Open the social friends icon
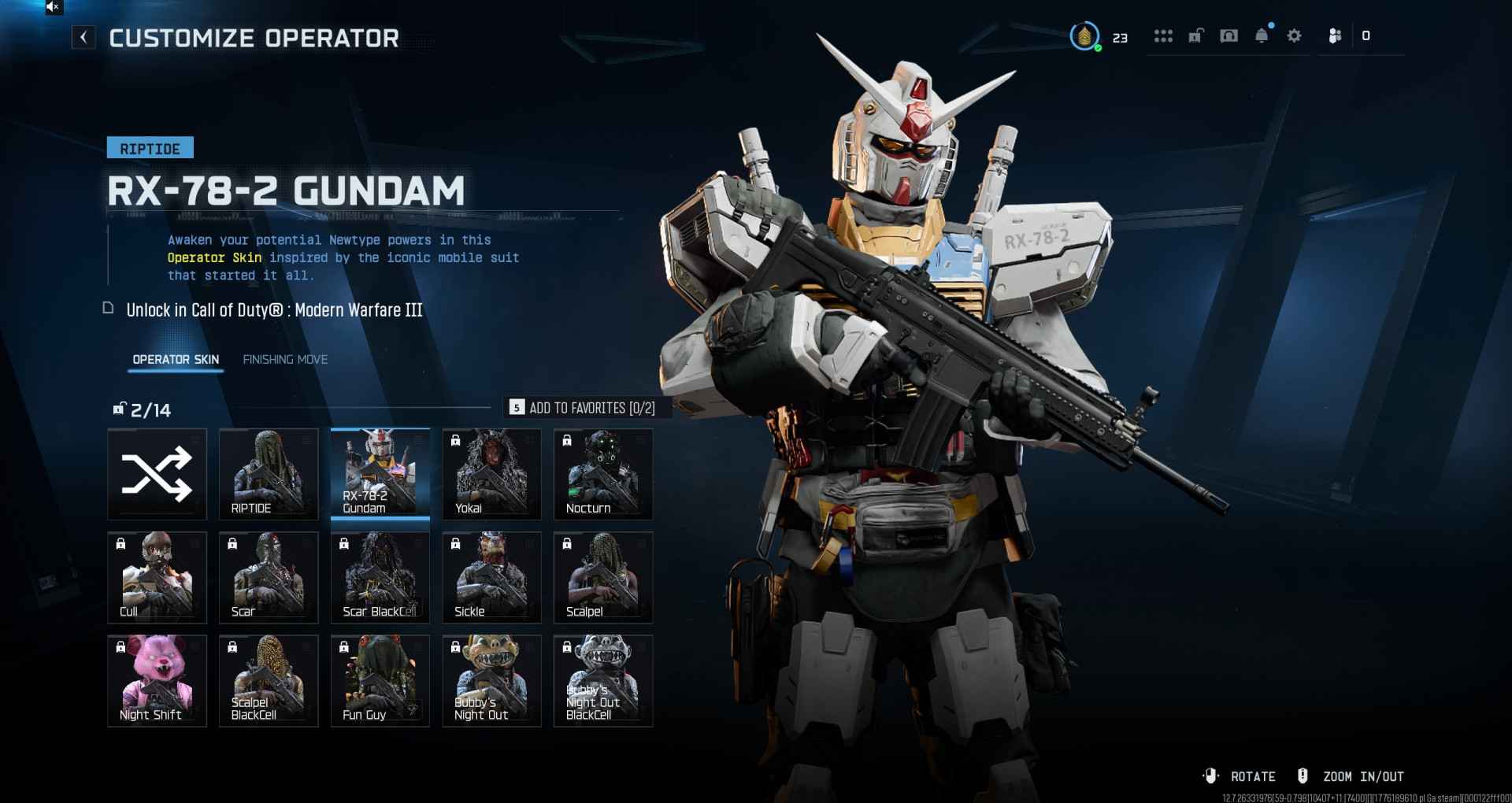The width and height of the screenshot is (1512, 803). 1335,35
